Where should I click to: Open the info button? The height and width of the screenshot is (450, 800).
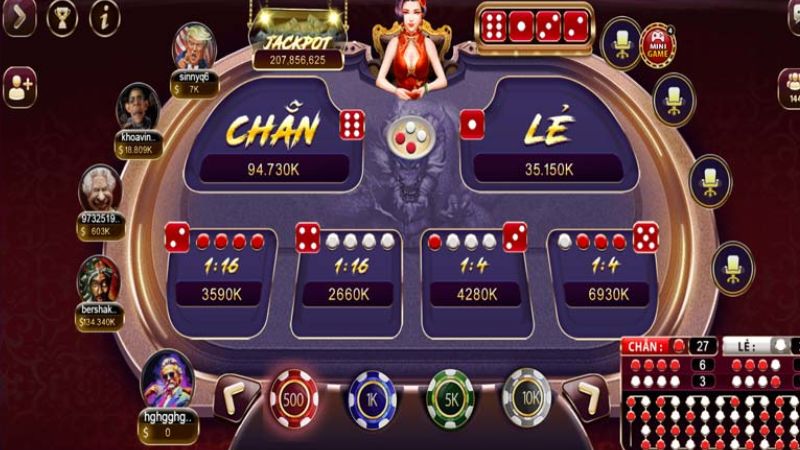pos(104,16)
